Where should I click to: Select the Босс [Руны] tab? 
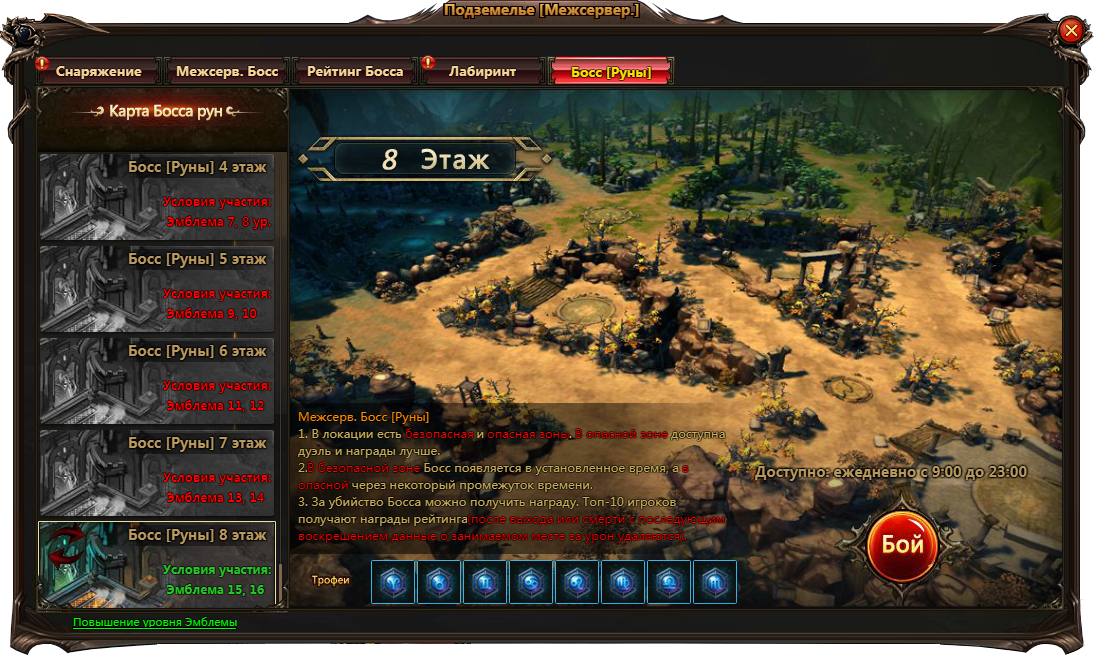[x=611, y=72]
